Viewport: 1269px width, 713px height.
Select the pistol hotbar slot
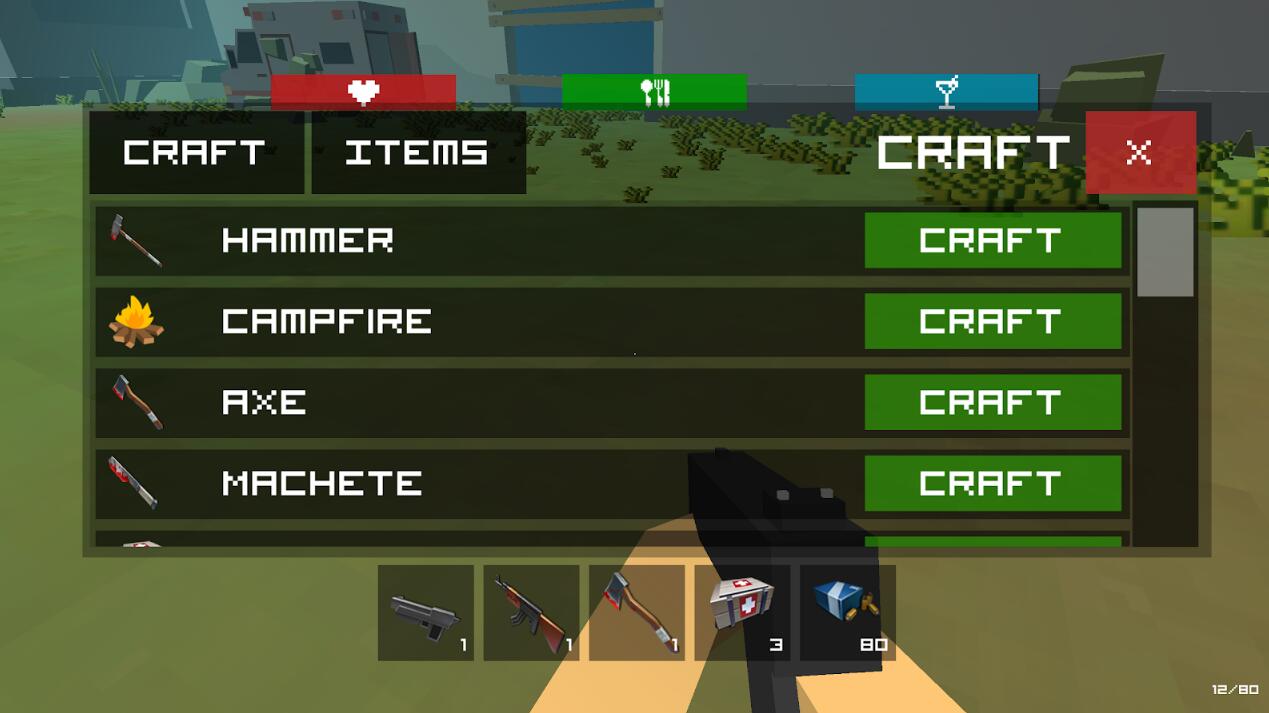[425, 612]
